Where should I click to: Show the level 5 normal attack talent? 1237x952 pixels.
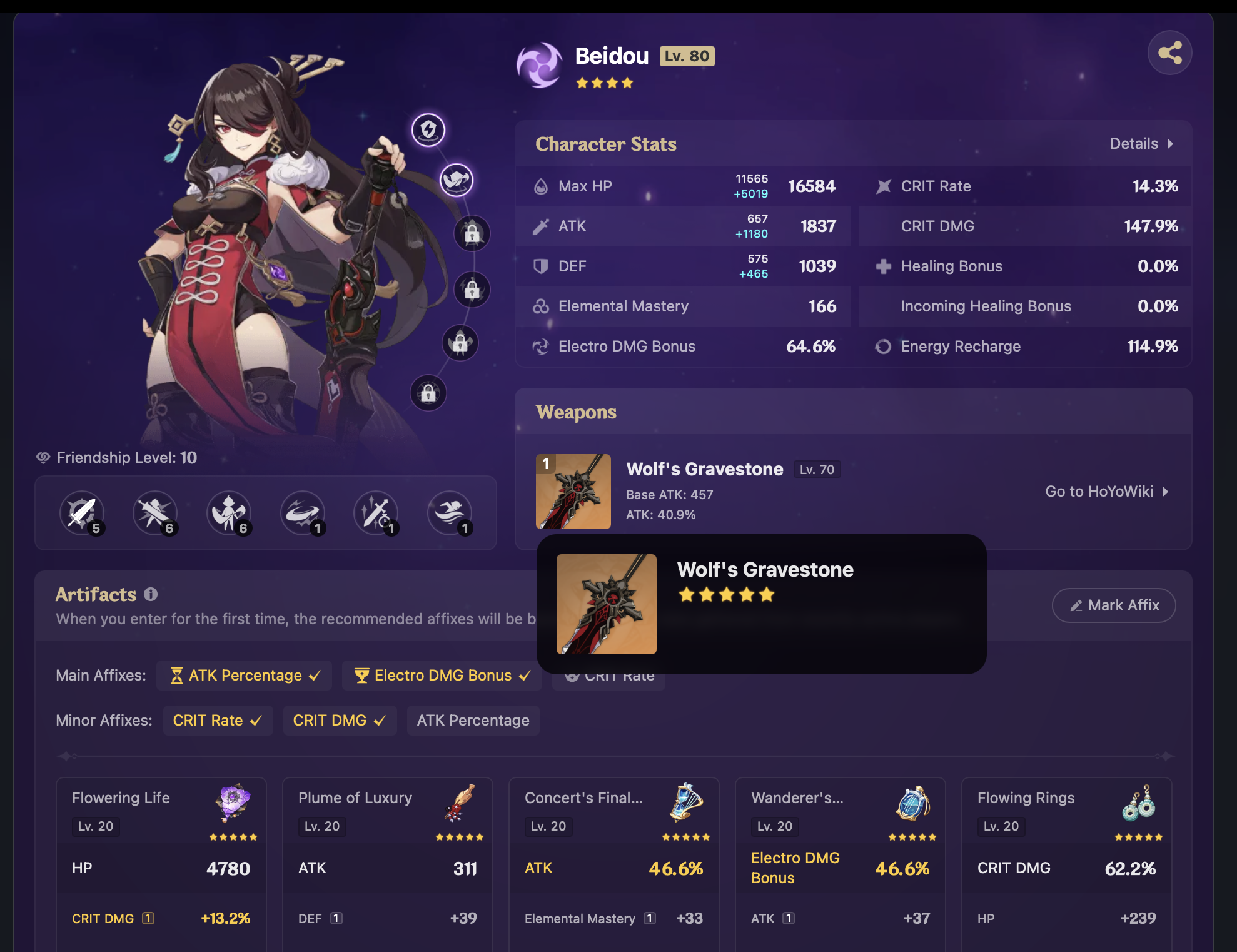point(82,513)
